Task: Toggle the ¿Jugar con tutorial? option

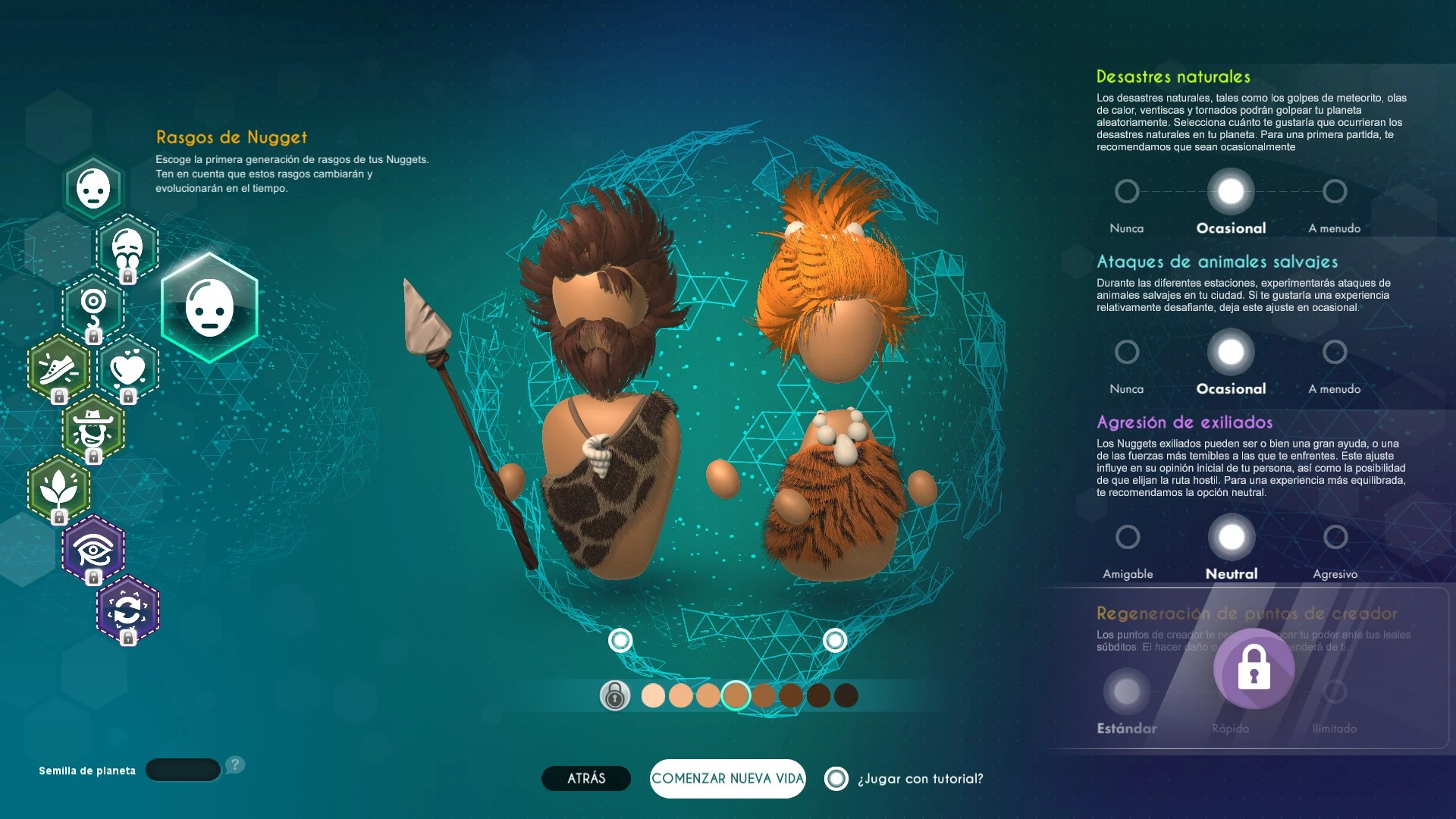Action: (x=836, y=779)
